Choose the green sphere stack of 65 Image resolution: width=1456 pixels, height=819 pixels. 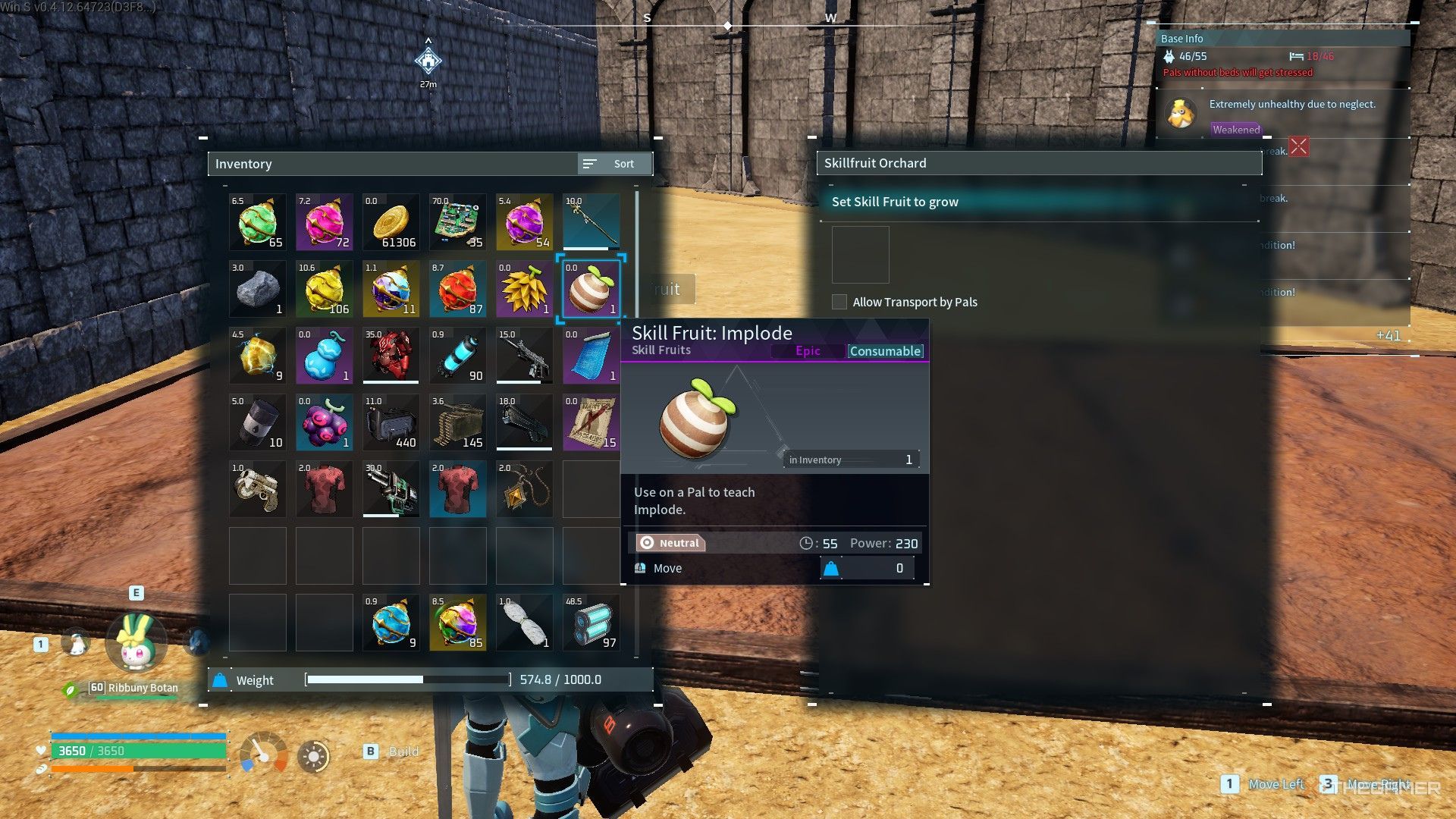[257, 222]
